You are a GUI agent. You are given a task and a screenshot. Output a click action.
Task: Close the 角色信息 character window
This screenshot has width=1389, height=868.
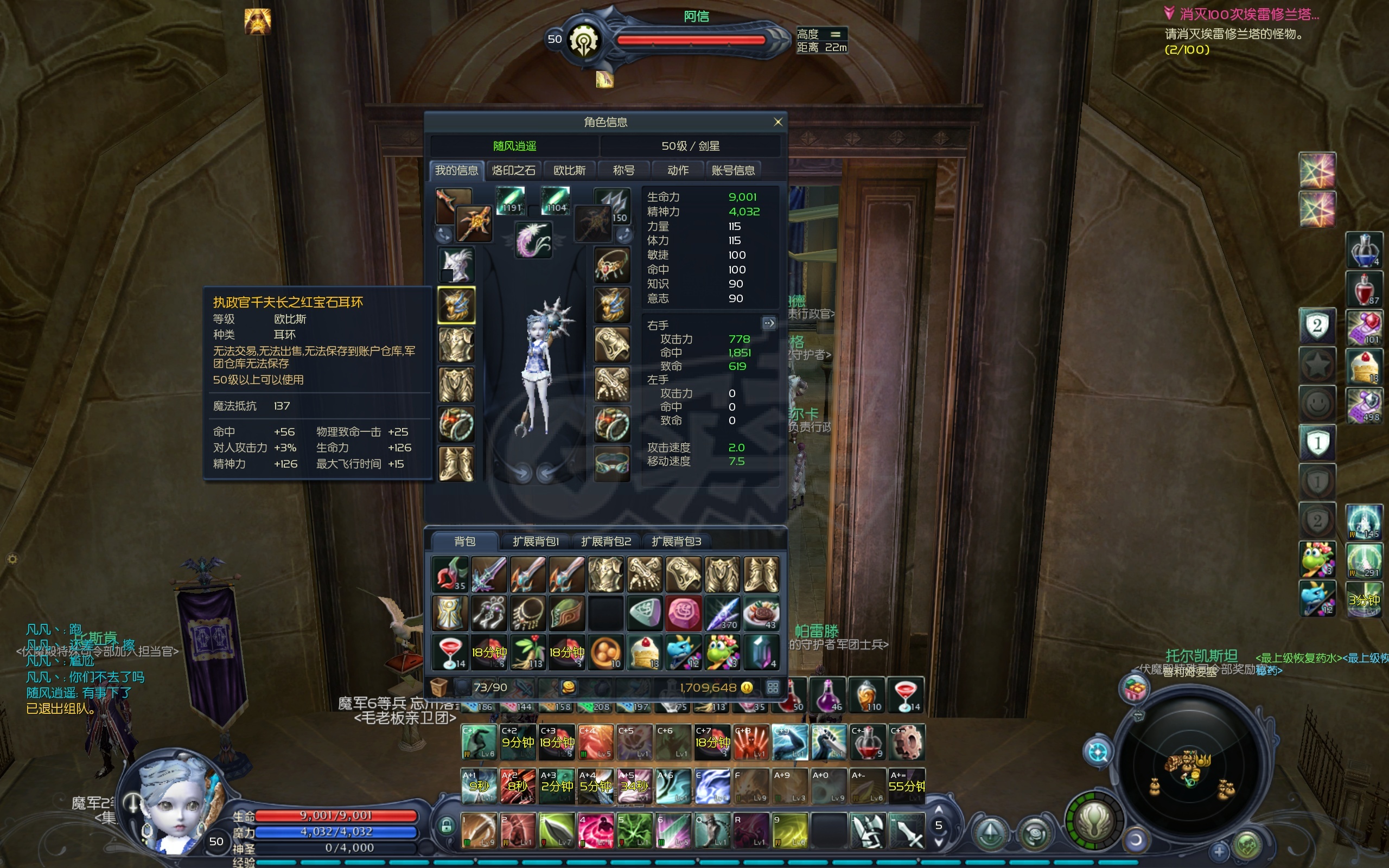pyautogui.click(x=778, y=122)
